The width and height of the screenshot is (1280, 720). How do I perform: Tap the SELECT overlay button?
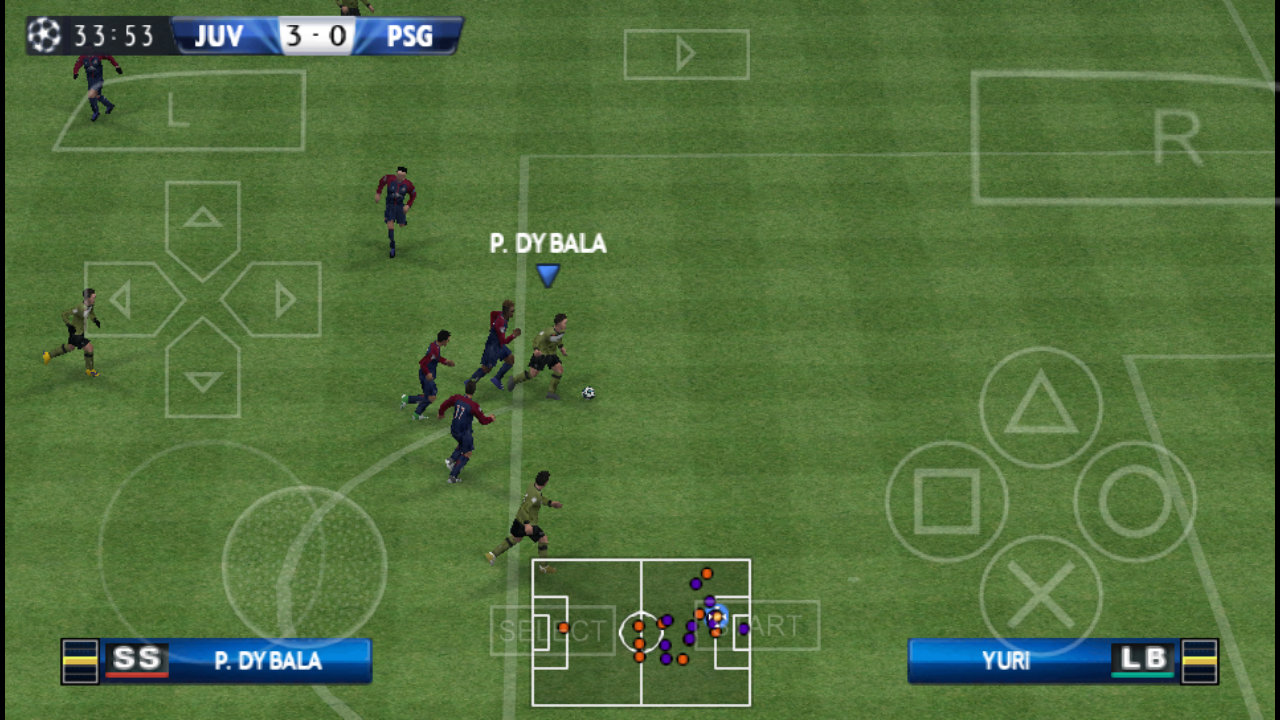tap(552, 630)
